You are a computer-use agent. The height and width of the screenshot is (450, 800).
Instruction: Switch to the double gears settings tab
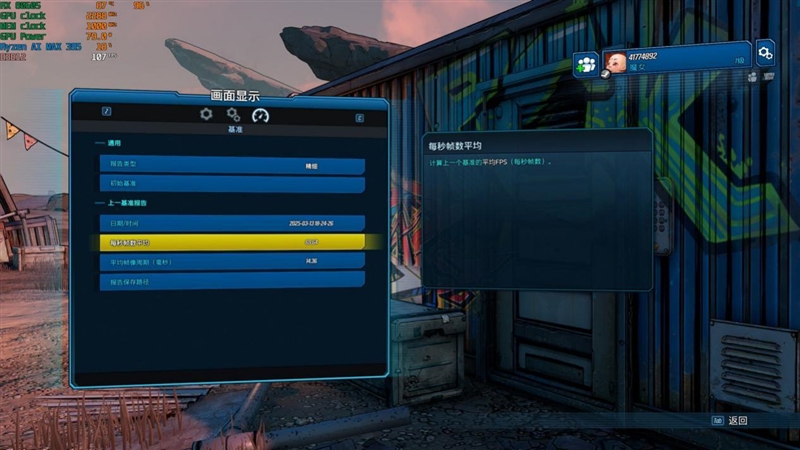tap(233, 115)
